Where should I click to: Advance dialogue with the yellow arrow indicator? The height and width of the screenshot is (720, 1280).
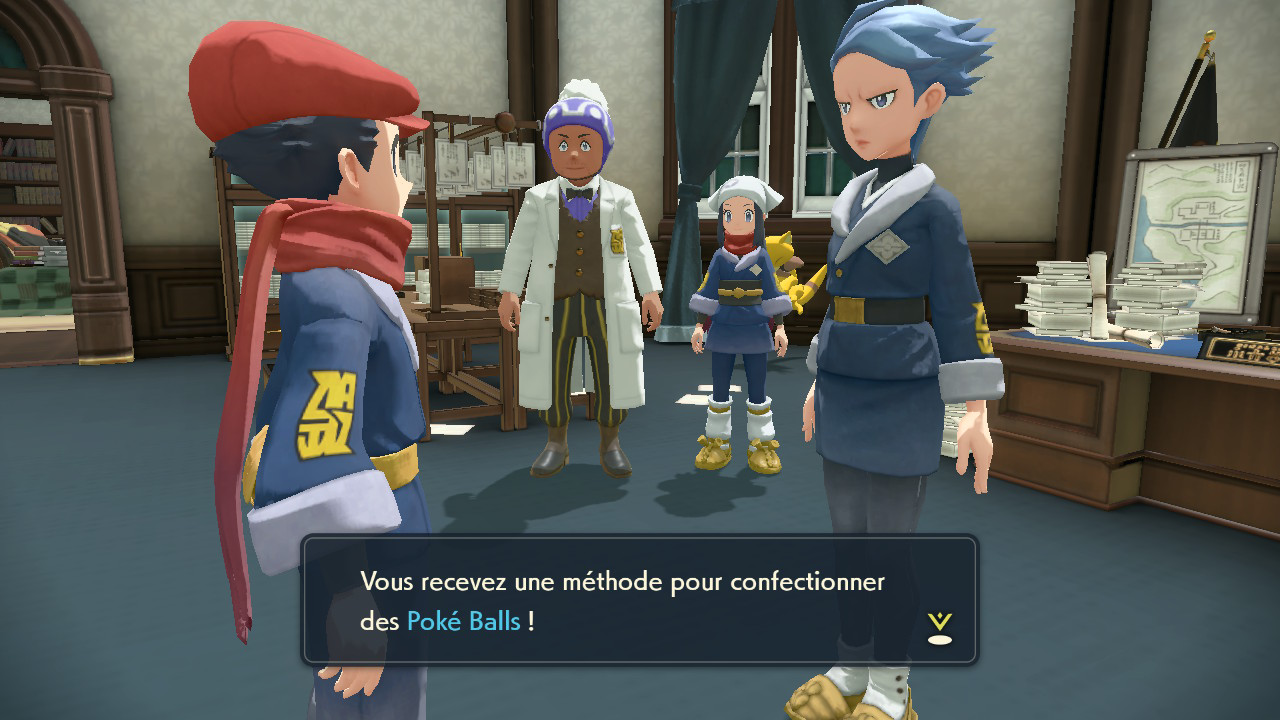[x=939, y=627]
